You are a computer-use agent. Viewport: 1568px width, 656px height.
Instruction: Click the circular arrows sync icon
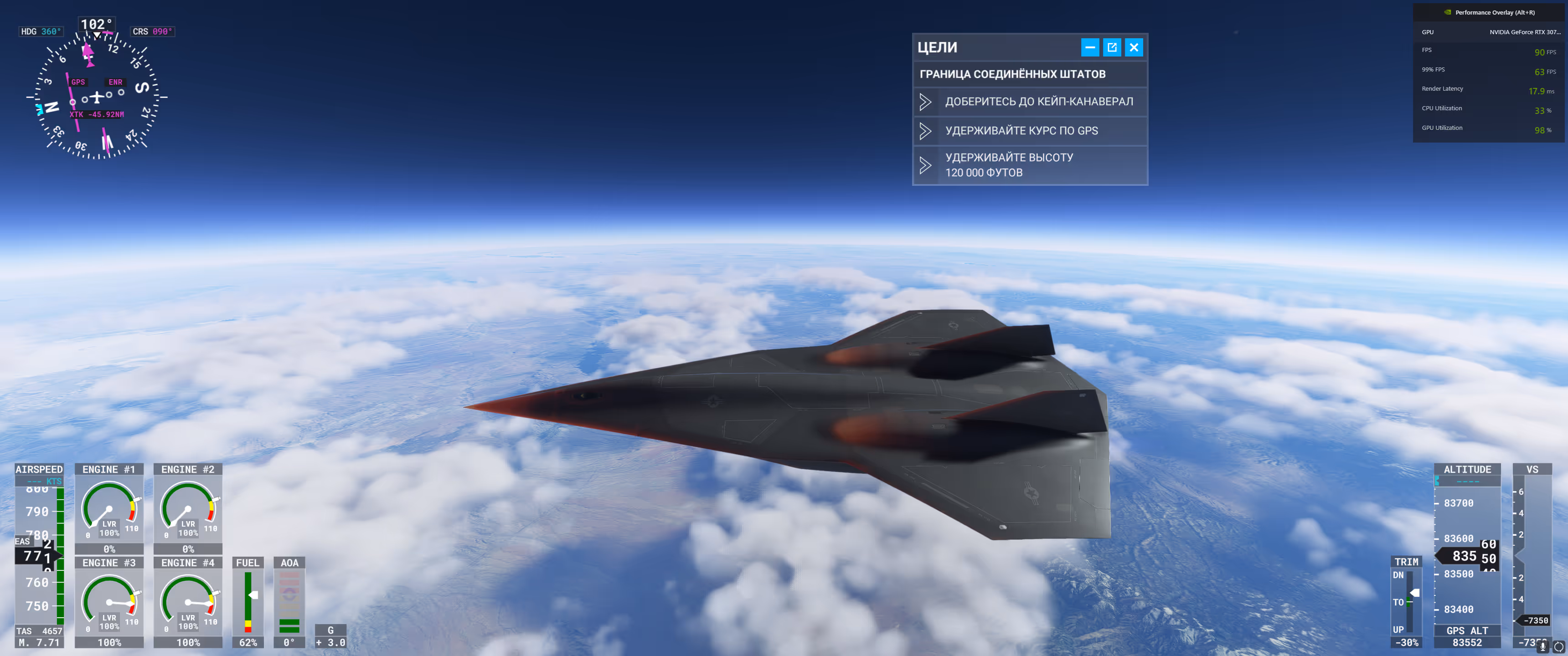click(1558, 646)
